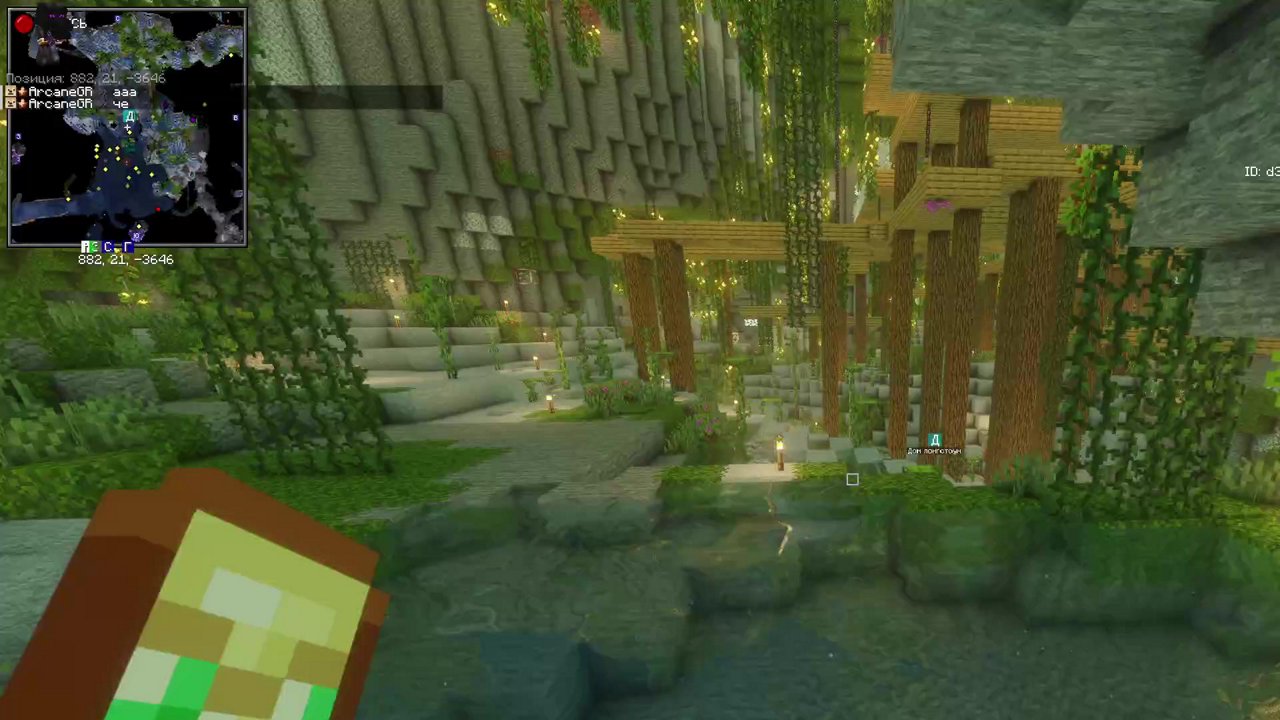This screenshot has height=720, width=1280.
Task: Click the blue "C" waypoint at the minimap top edge
Action: pos(116,18)
